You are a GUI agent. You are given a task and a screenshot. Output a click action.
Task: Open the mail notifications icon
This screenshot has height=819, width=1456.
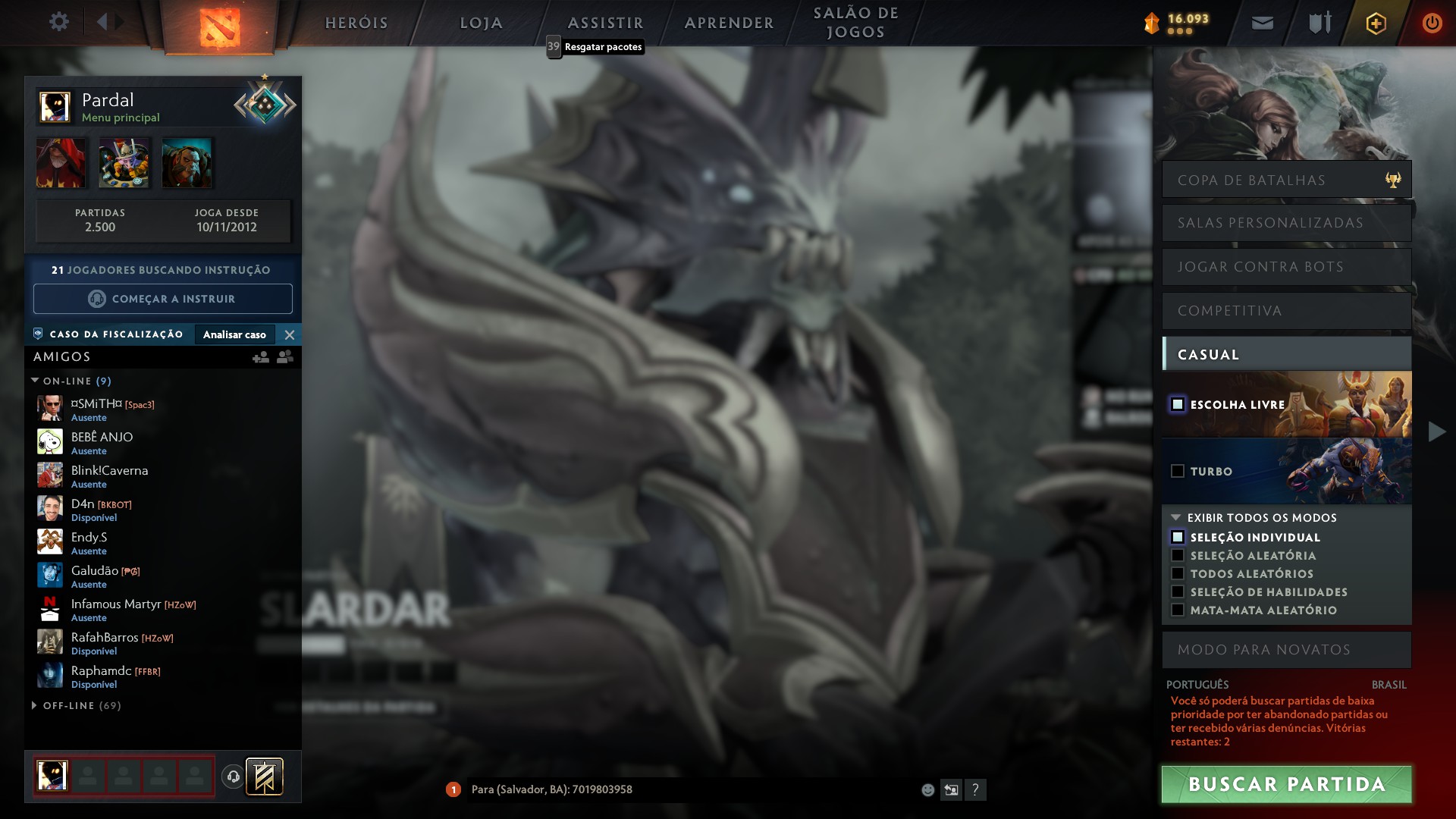pyautogui.click(x=1262, y=22)
